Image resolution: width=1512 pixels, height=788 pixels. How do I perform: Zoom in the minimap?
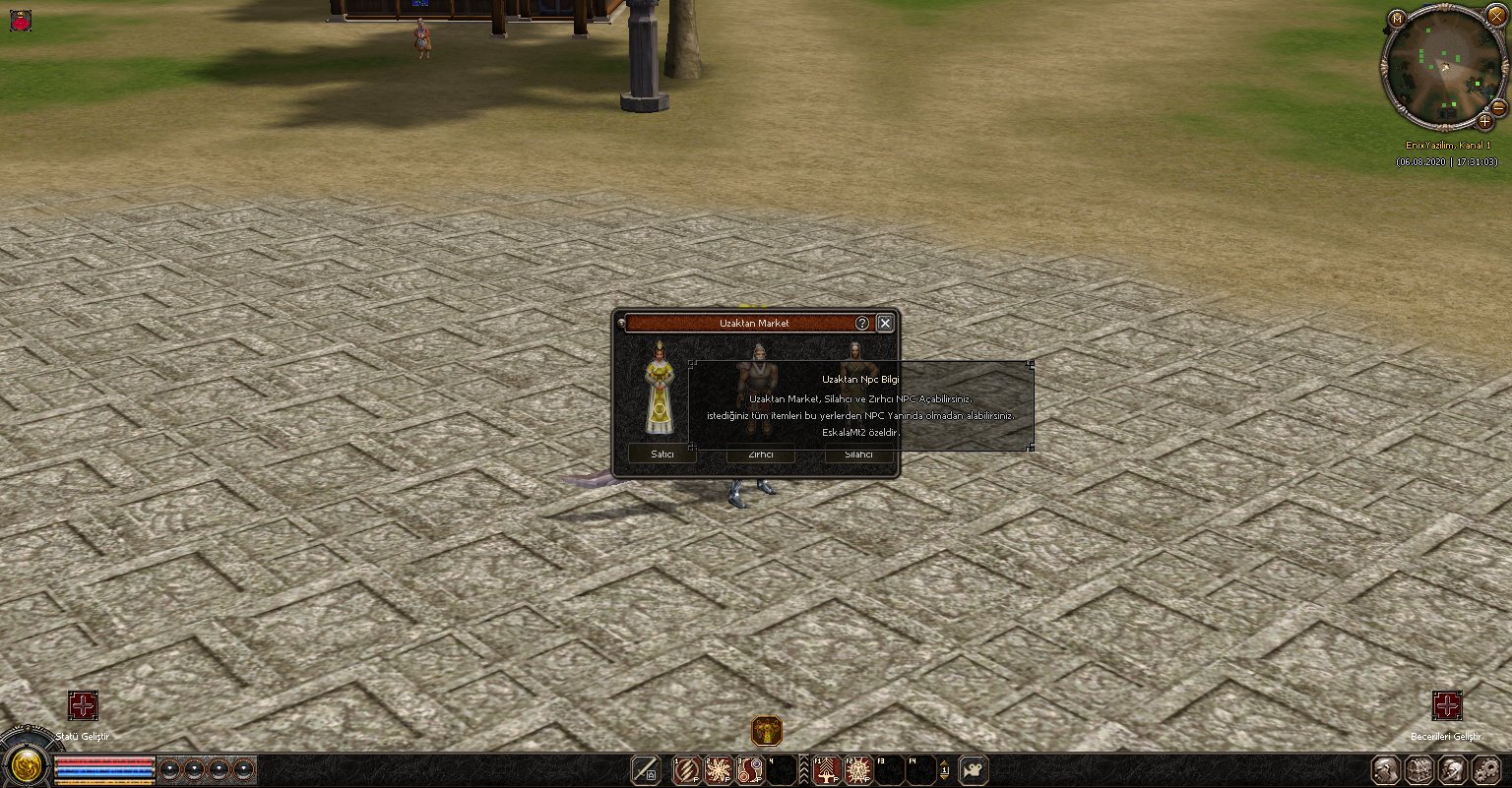click(x=1485, y=122)
